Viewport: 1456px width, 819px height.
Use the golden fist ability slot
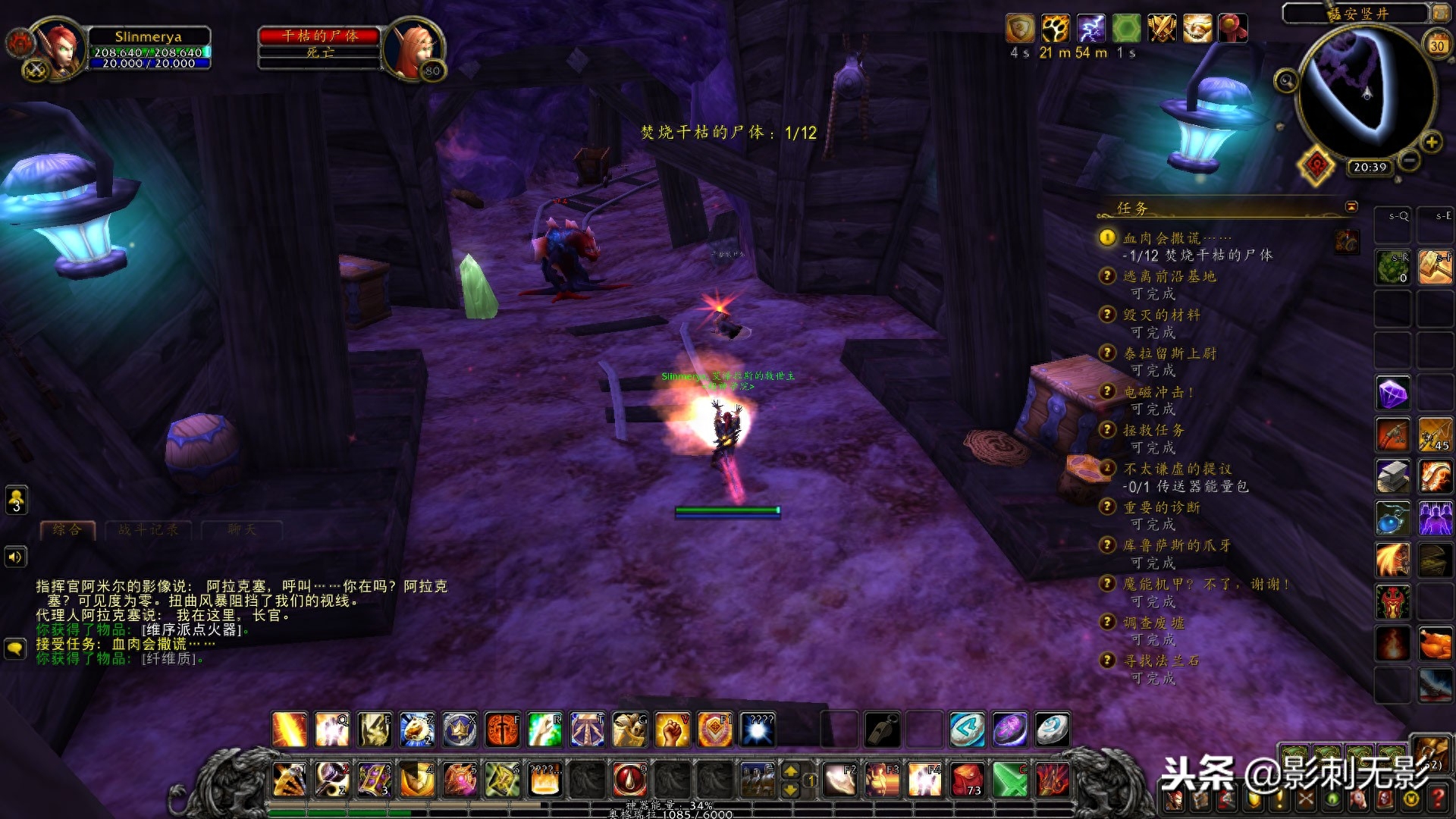point(672,730)
